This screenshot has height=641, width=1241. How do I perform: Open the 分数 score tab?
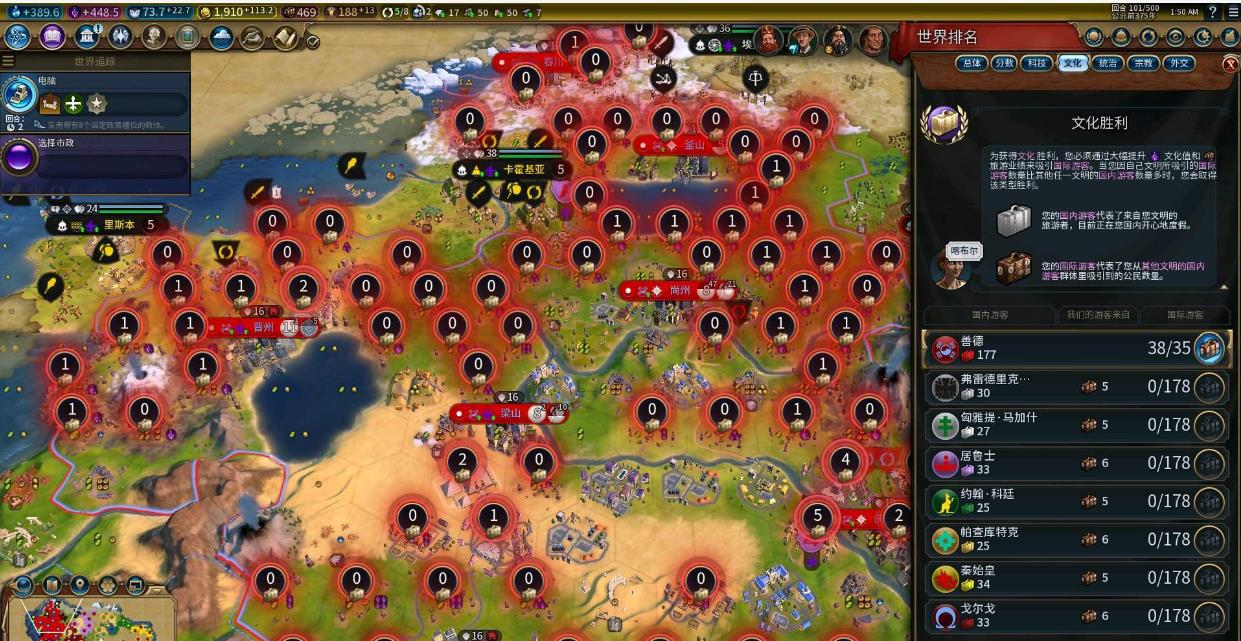pyautogui.click(x=1003, y=63)
